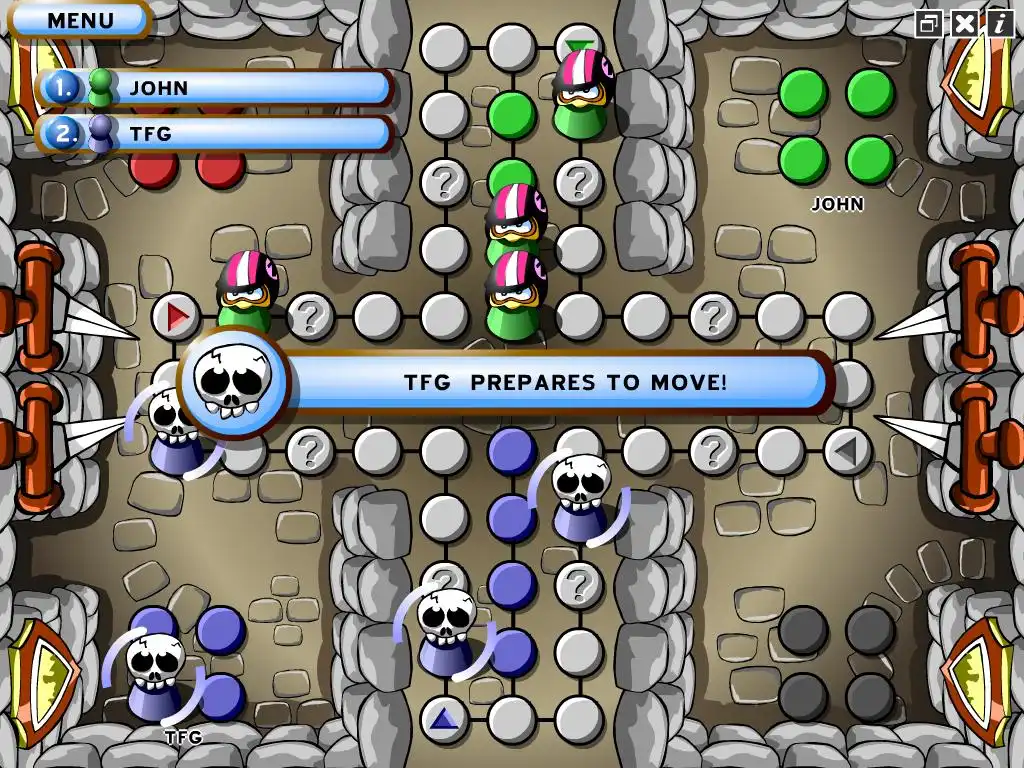
Task: Choose the skull pawn in TFG's home base
Action: 155,675
